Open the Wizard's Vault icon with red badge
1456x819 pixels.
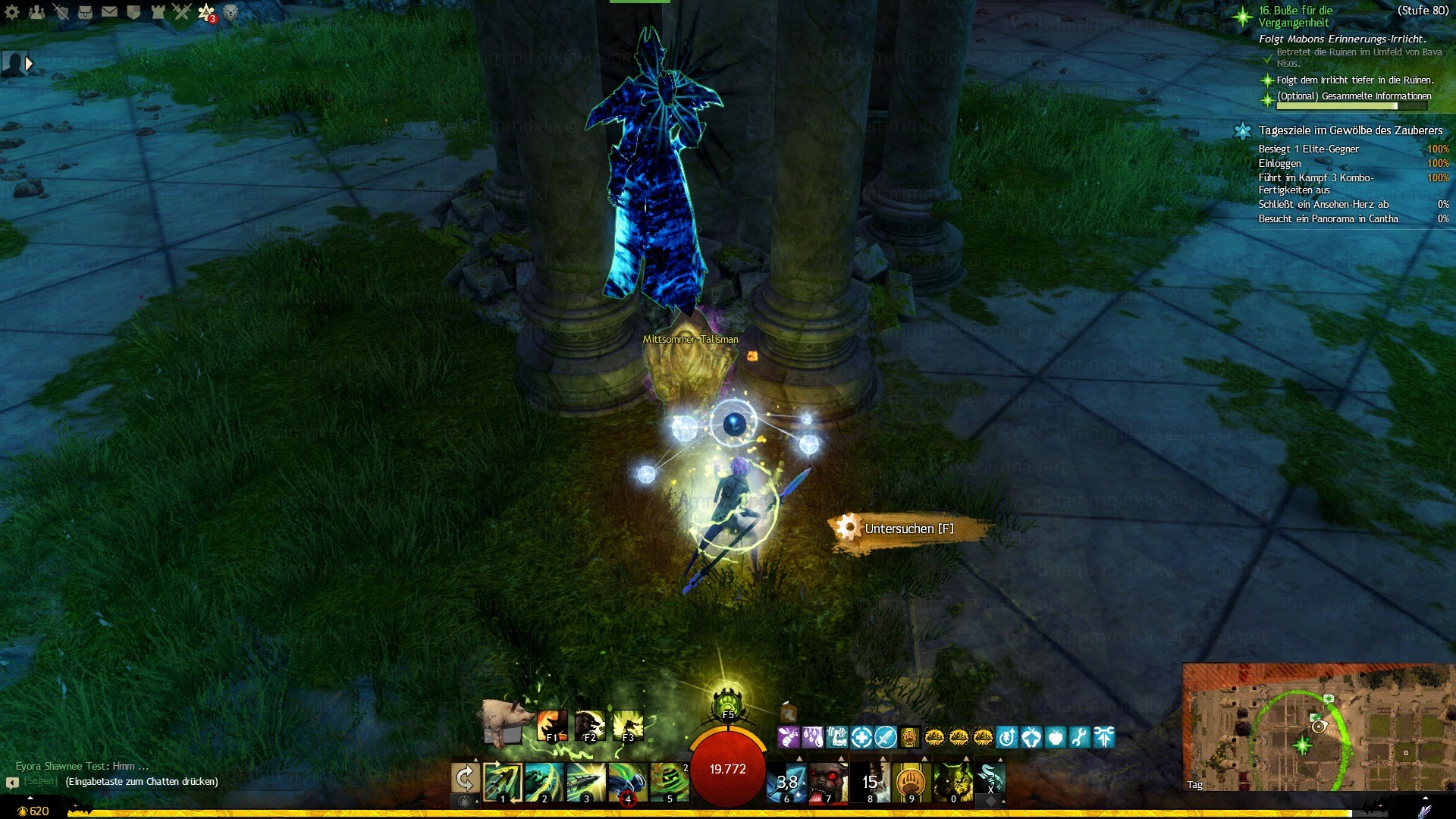tap(206, 12)
